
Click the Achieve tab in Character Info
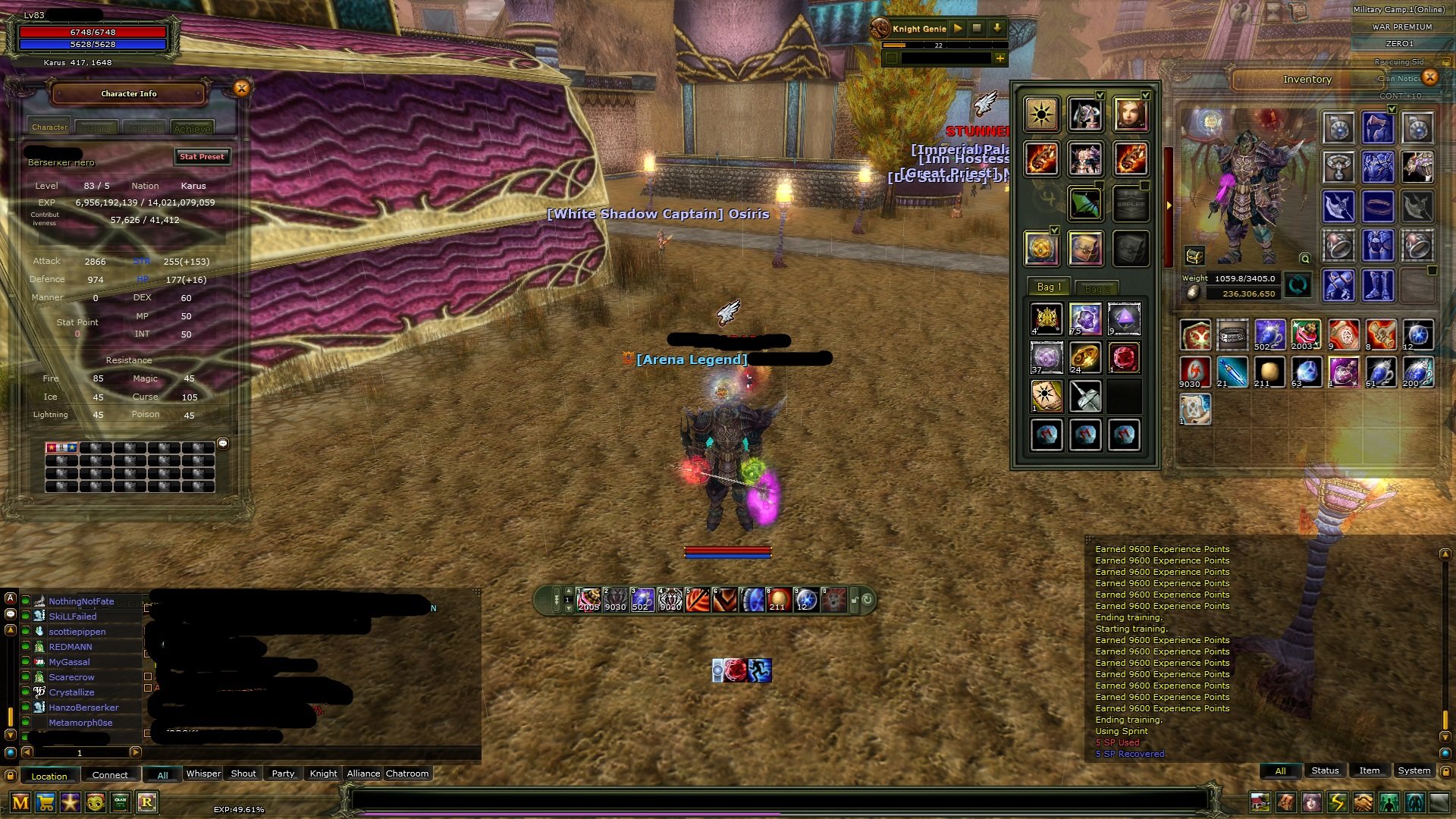(194, 127)
